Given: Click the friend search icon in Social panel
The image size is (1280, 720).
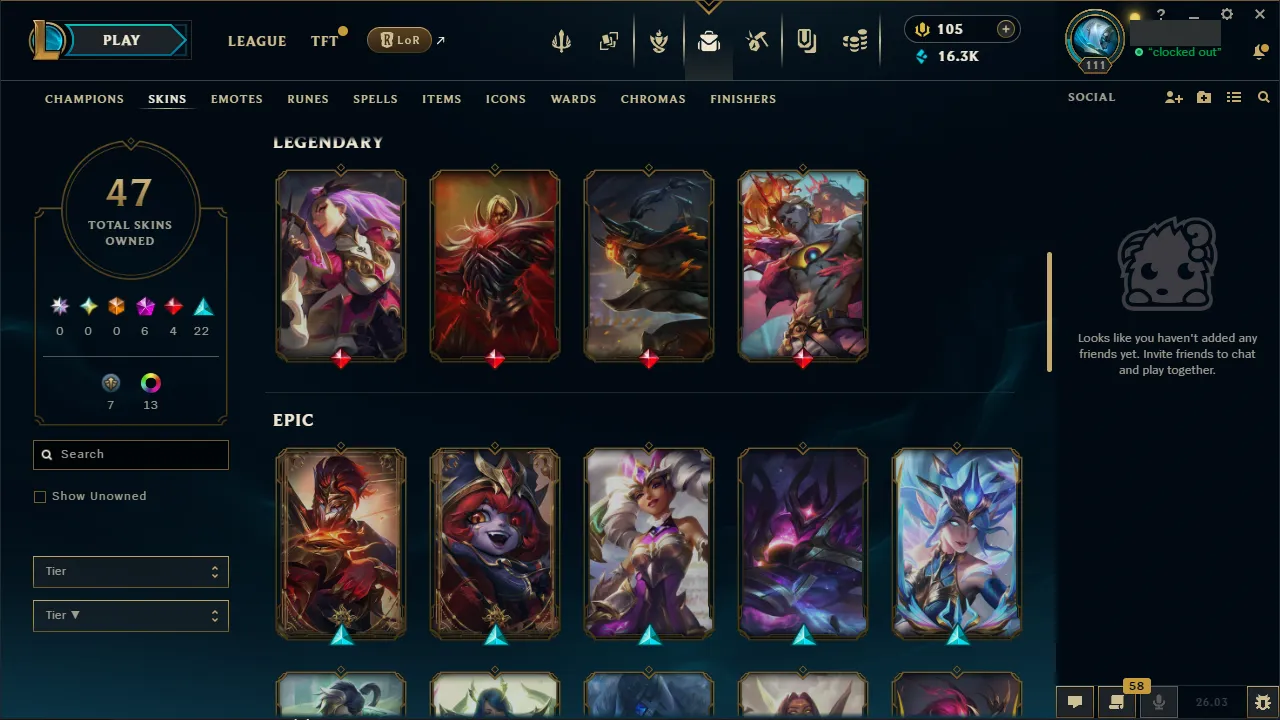Looking at the screenshot, I should (x=1263, y=97).
